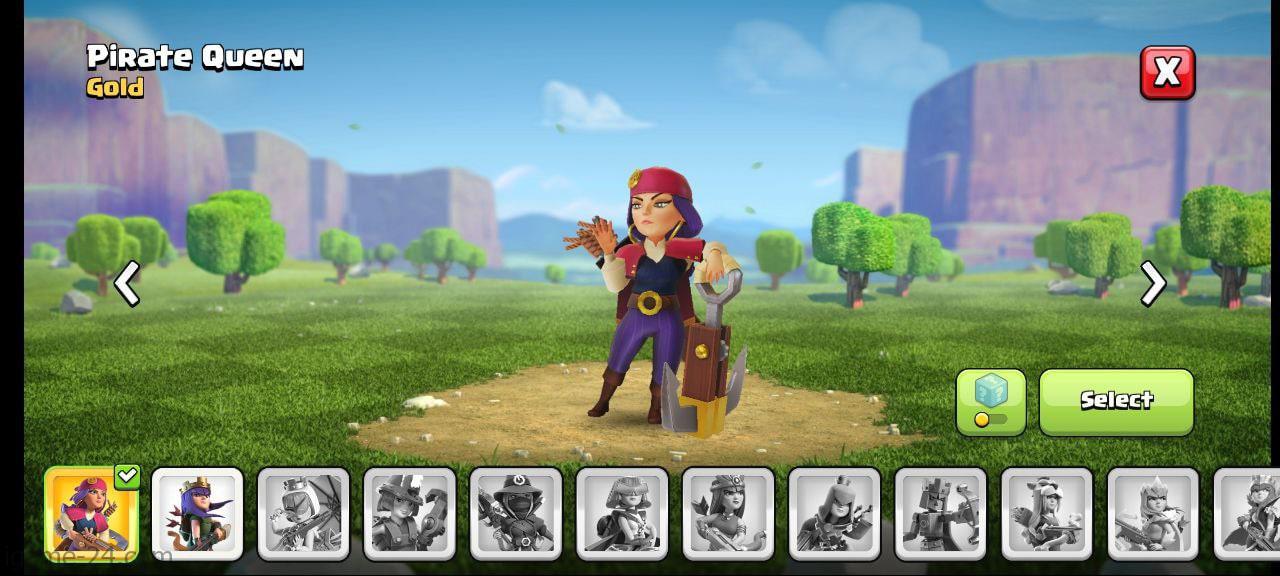Screen dimensions: 1280x576
Task: Show the next skin with right arrow
Action: pos(1153,284)
